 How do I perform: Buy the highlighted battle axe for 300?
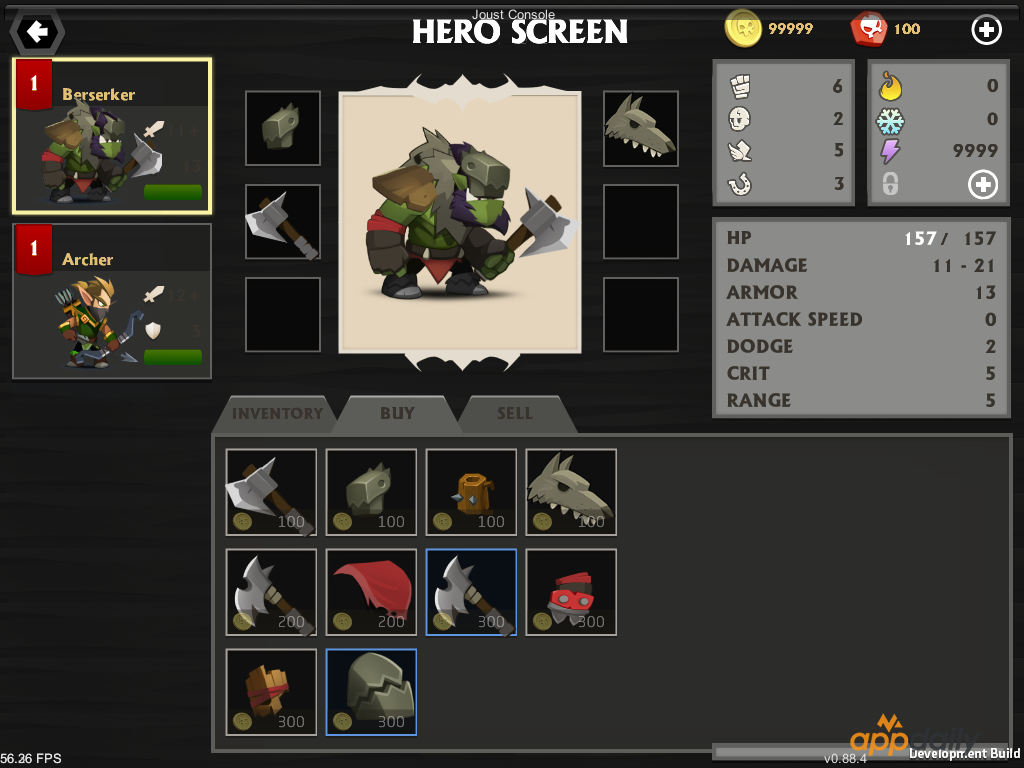tap(471, 592)
